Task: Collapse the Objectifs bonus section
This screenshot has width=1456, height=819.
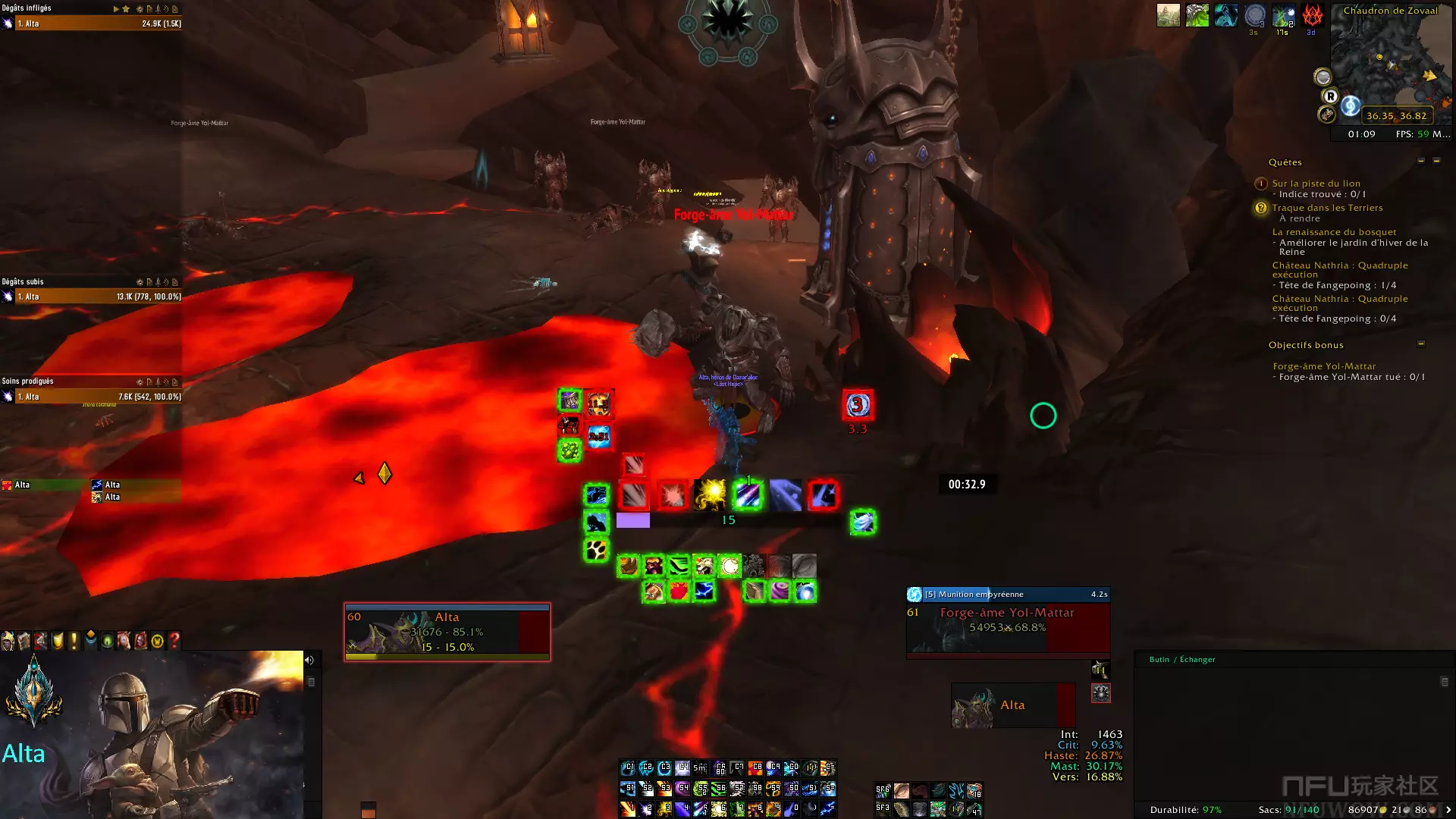Action: coord(1421,344)
